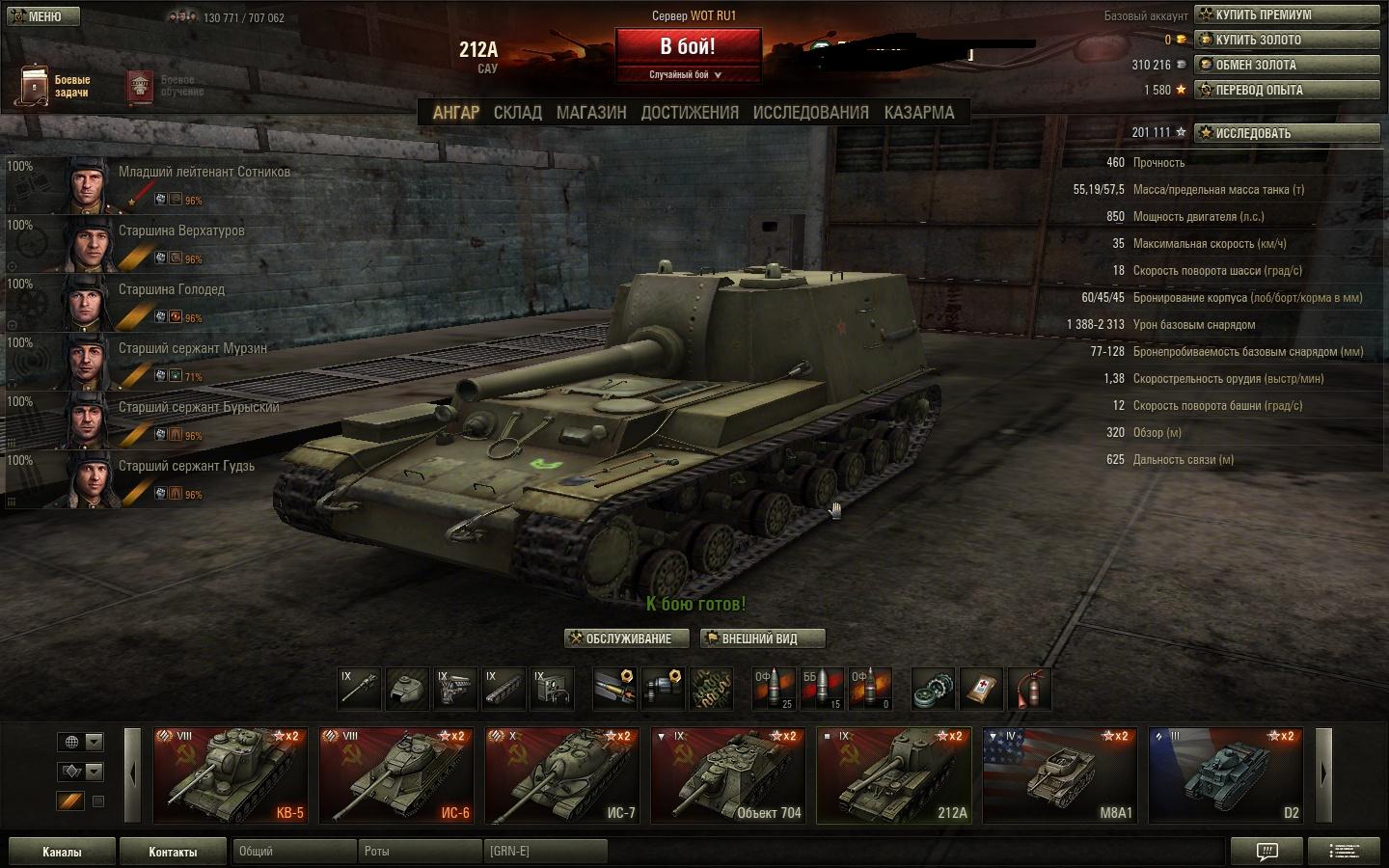Open Боевые задачи missions
Viewport: 1389px width, 868px height.
point(56,86)
